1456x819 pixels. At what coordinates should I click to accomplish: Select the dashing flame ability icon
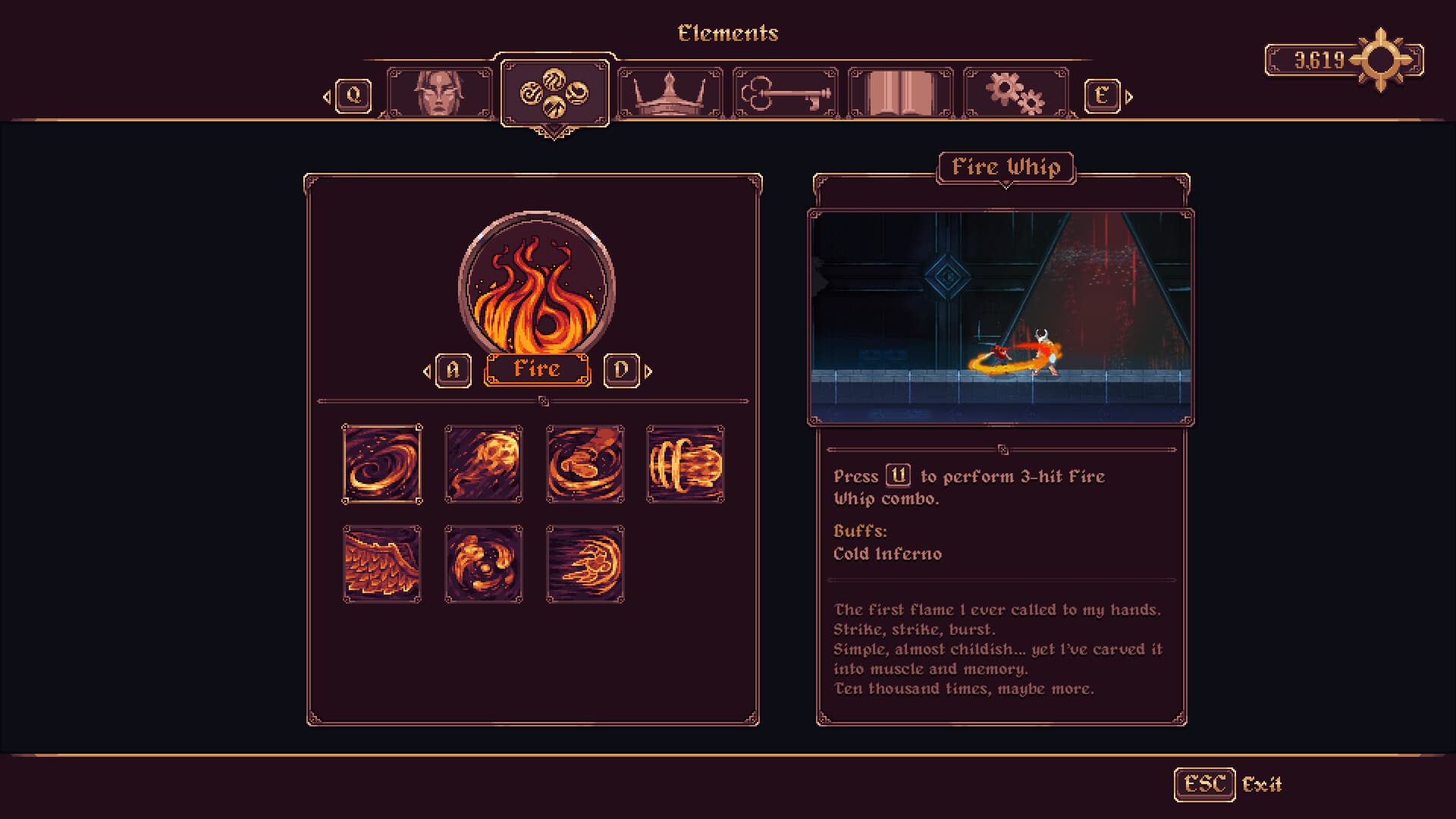coord(584,563)
